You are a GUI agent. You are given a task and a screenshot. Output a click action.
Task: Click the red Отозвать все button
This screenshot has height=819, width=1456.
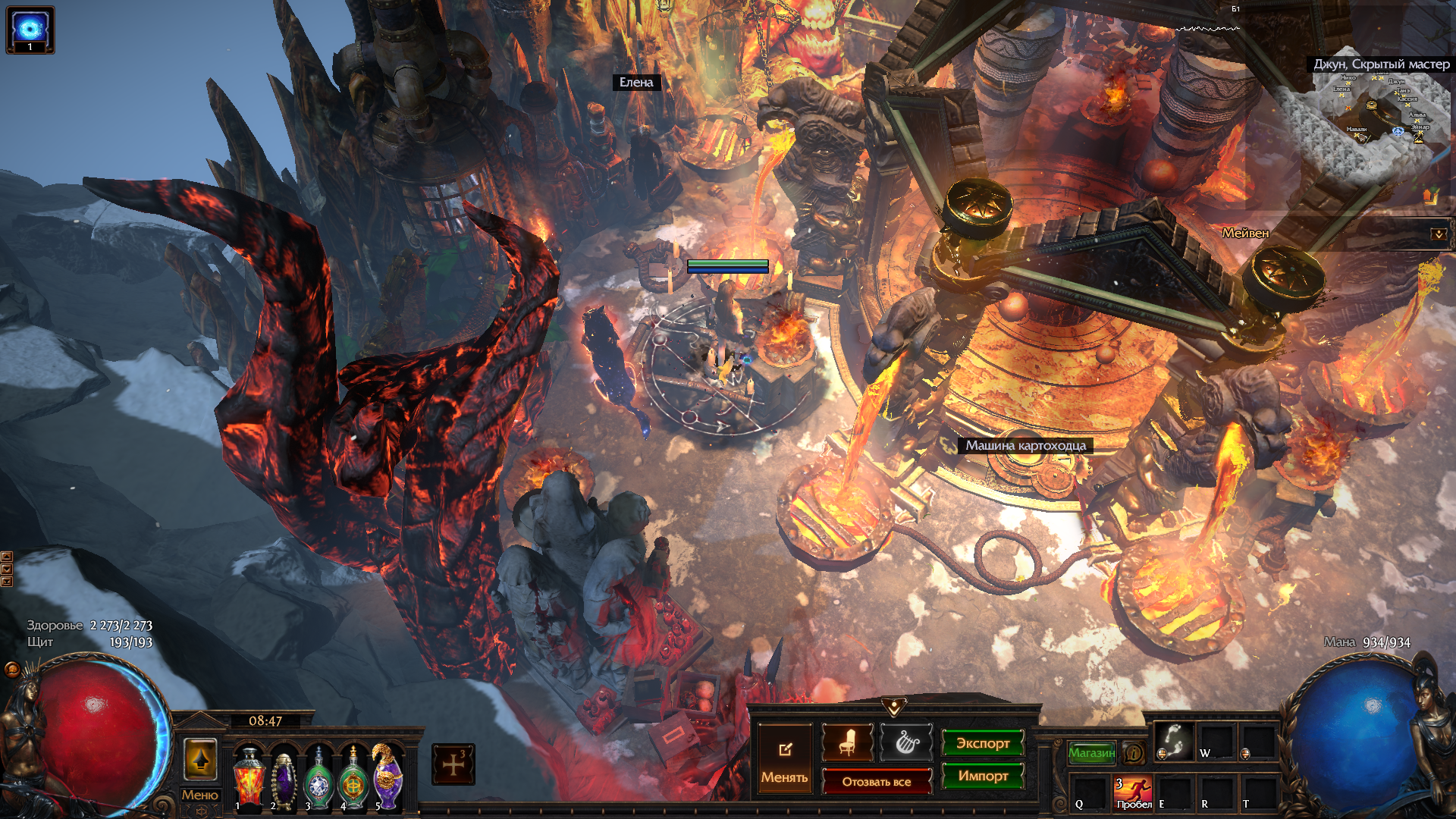click(877, 782)
